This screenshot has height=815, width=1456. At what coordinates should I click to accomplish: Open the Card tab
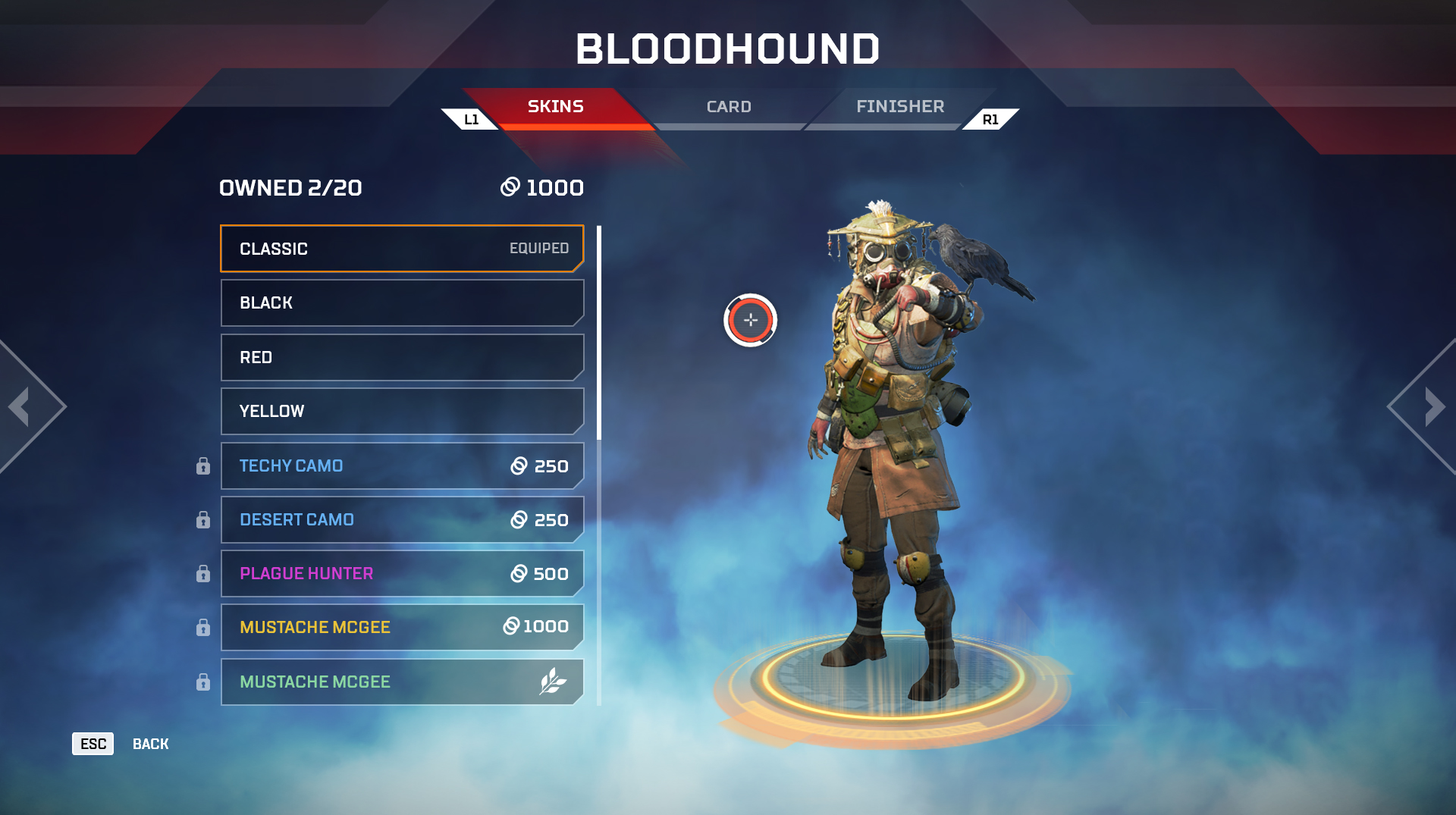(x=729, y=107)
